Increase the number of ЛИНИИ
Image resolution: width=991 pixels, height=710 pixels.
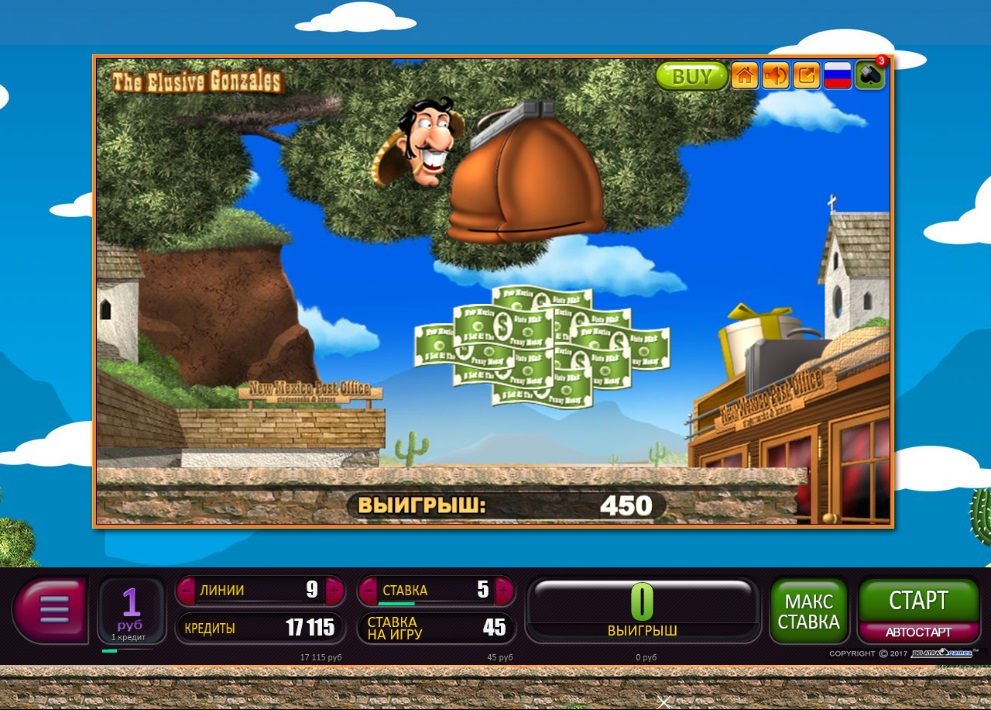click(x=332, y=590)
